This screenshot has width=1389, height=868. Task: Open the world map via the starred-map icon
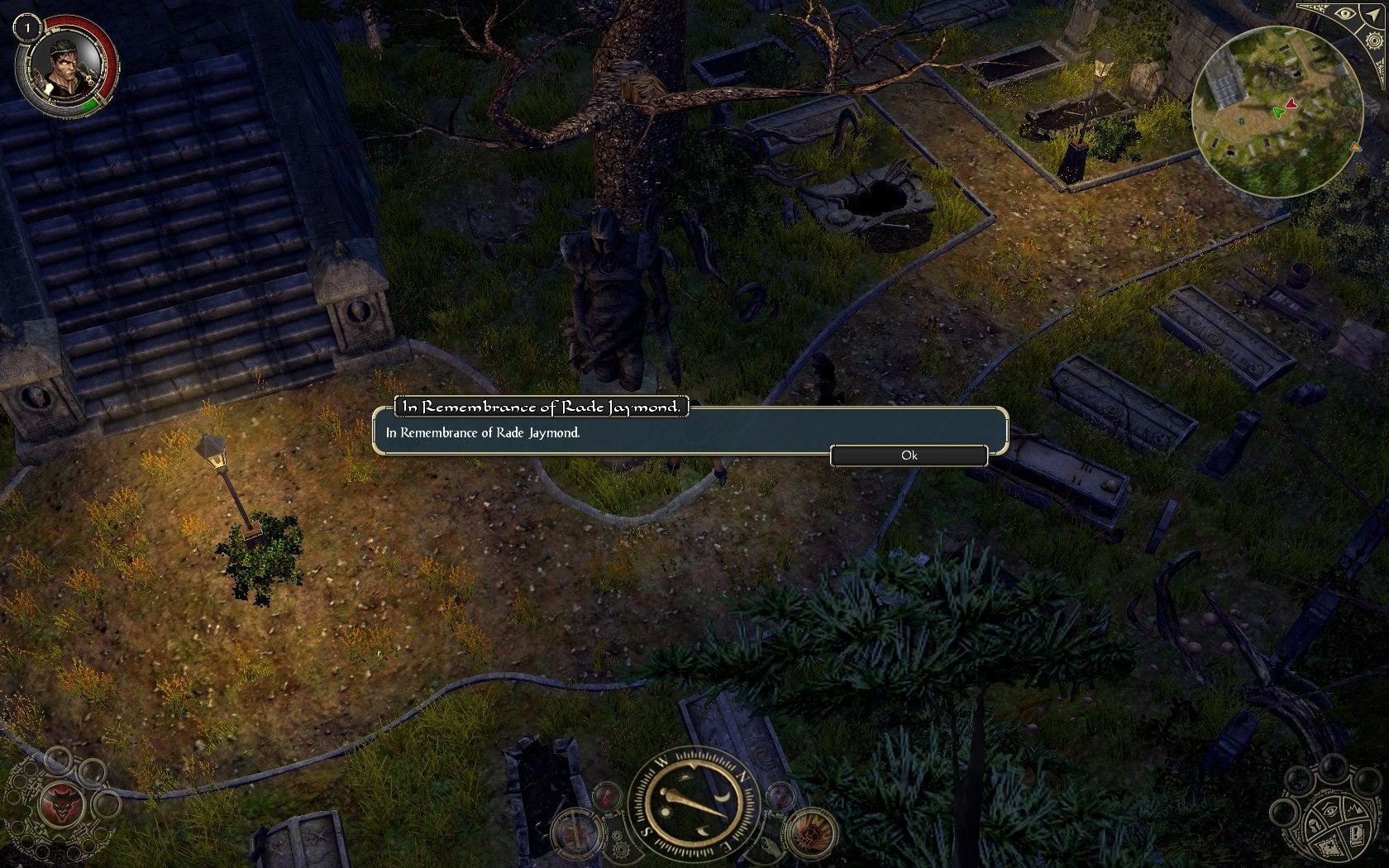[x=1329, y=847]
